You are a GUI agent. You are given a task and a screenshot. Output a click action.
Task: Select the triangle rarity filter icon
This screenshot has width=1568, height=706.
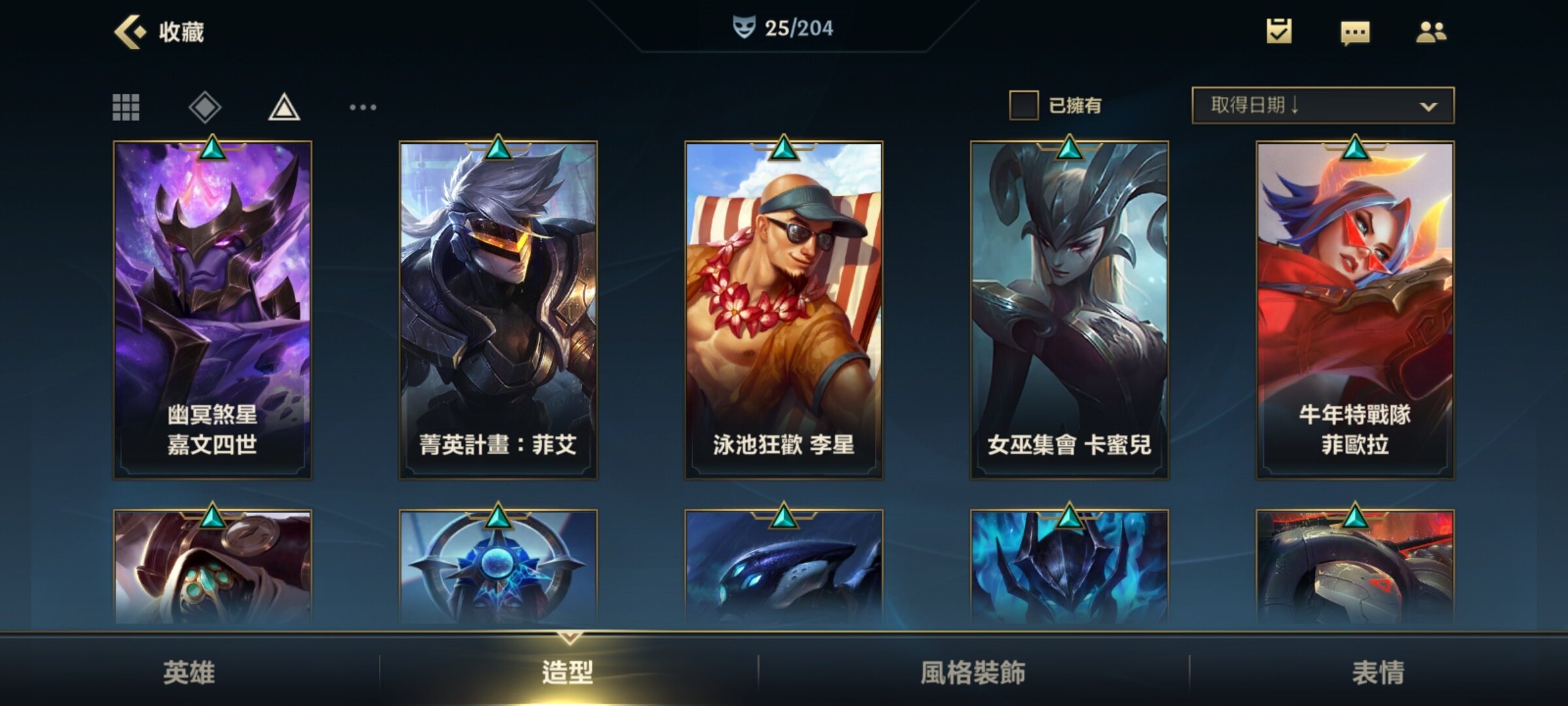pyautogui.click(x=284, y=107)
